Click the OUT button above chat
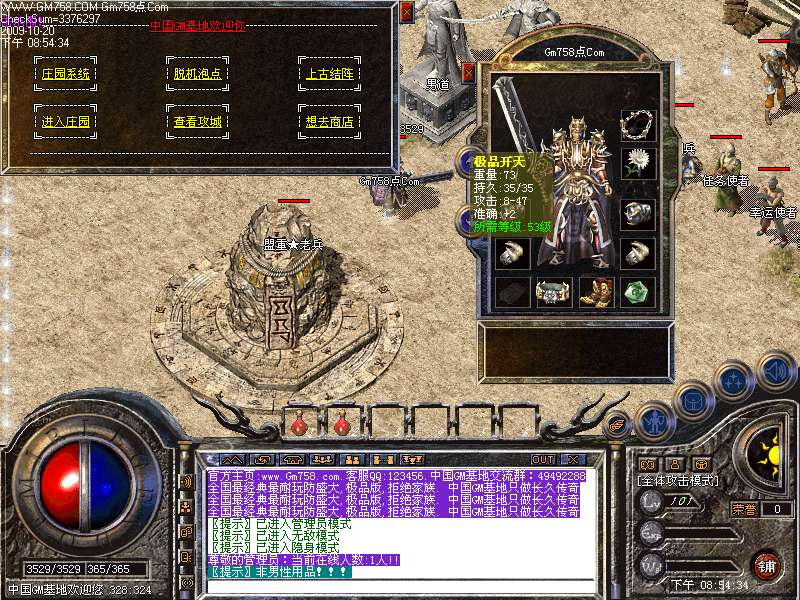The width and height of the screenshot is (800, 600). click(543, 459)
